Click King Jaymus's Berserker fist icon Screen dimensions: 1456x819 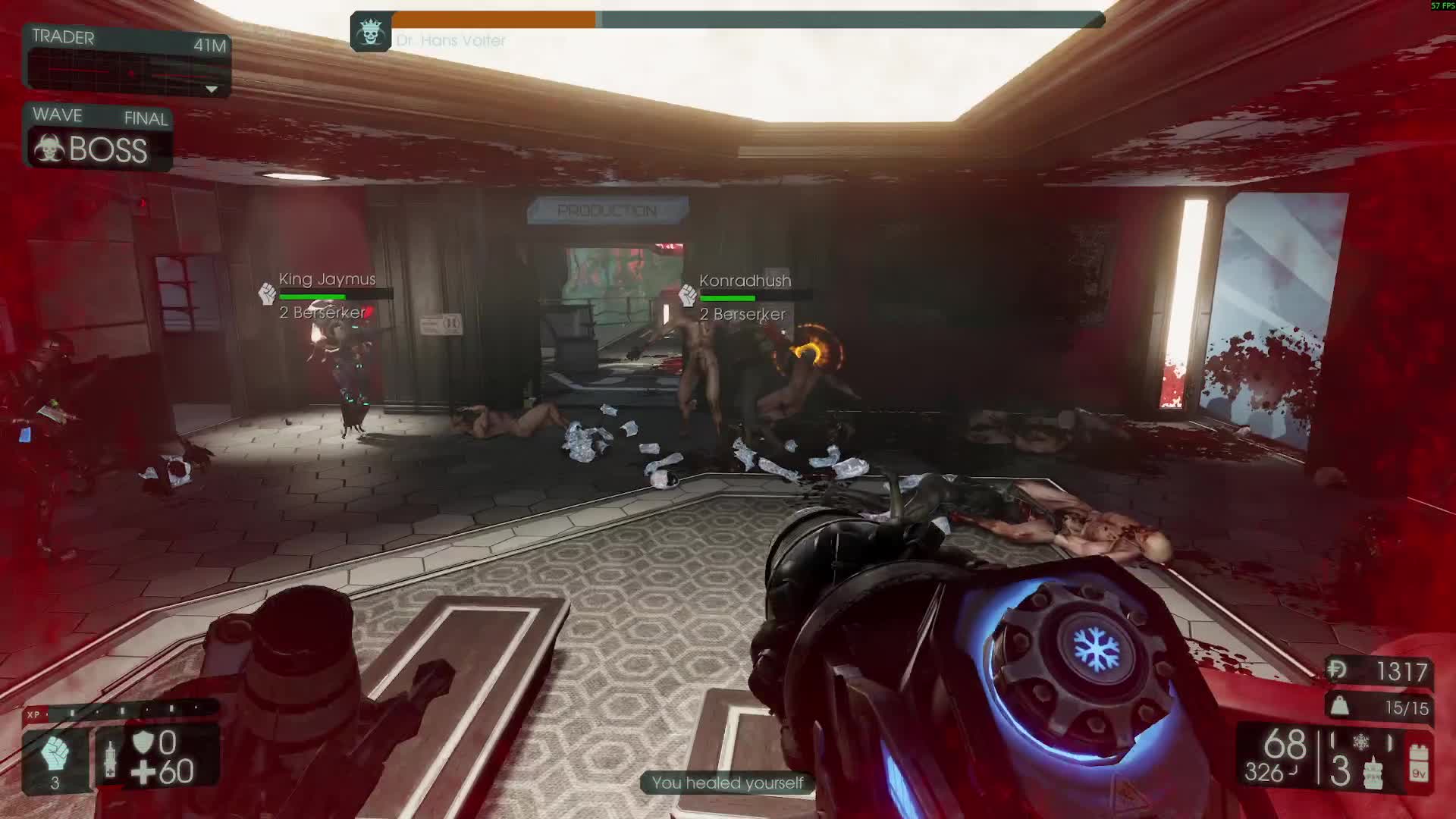coord(265,293)
